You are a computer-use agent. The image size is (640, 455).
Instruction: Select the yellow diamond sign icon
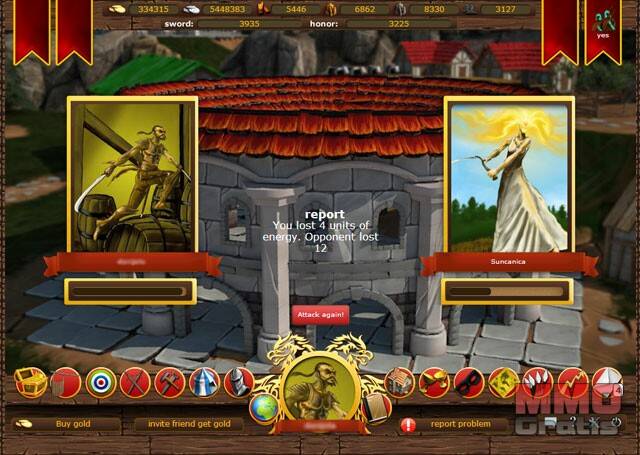(502, 382)
